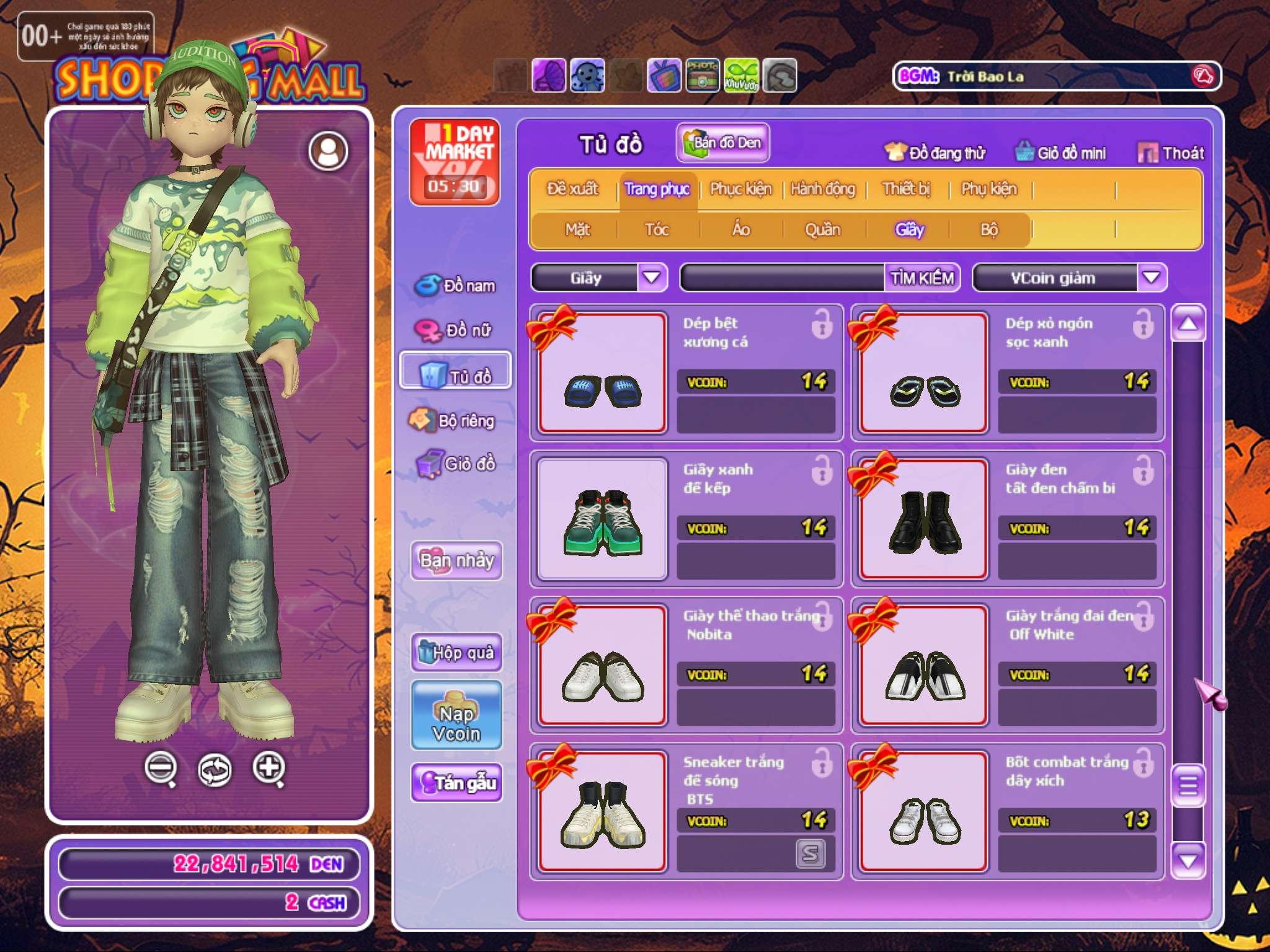This screenshot has height=952, width=1270.
Task: Switch to the Phục kiện tab
Action: point(740,189)
